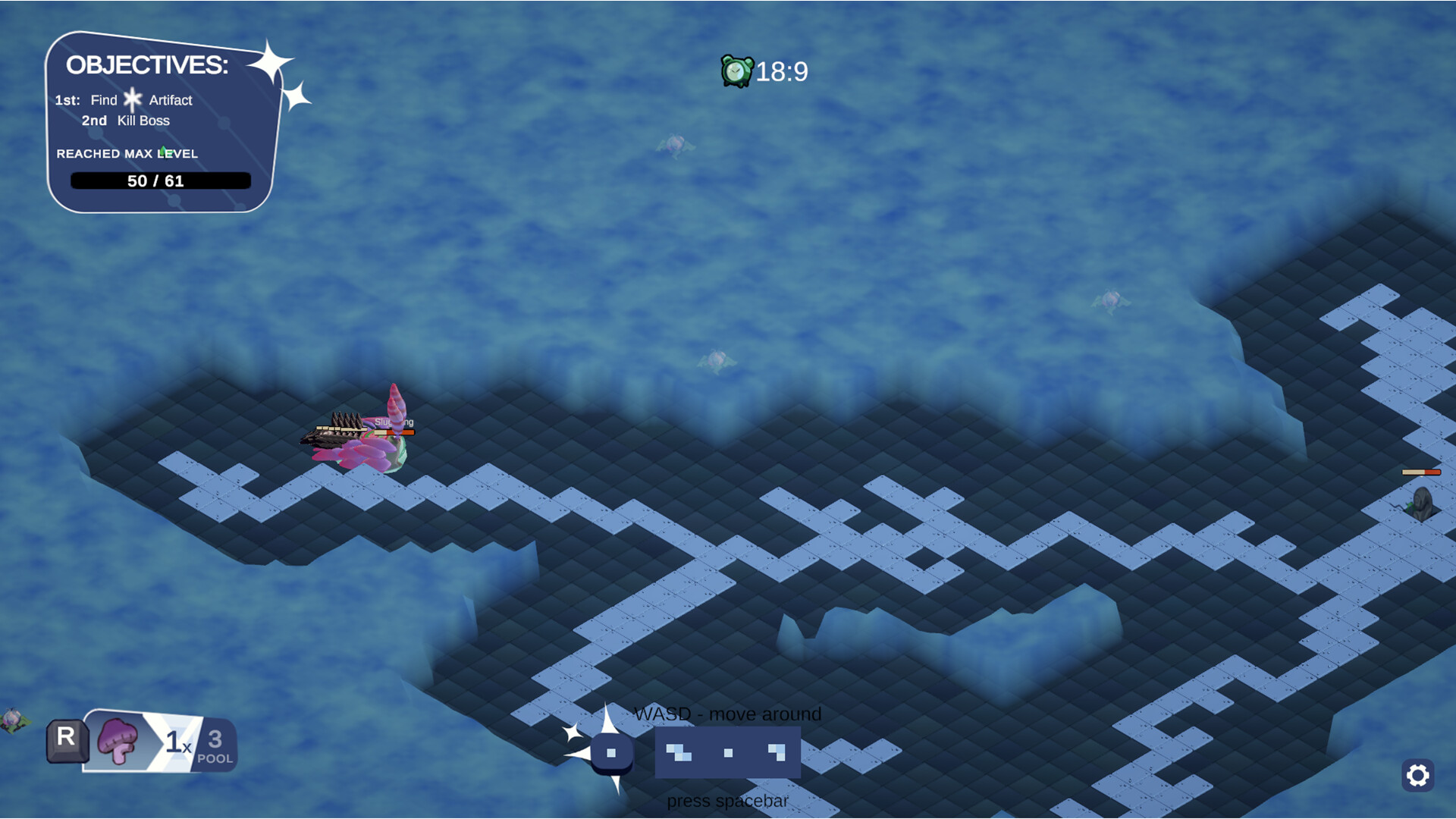Expand the tutorial hint box above press spacebar

coord(727,753)
